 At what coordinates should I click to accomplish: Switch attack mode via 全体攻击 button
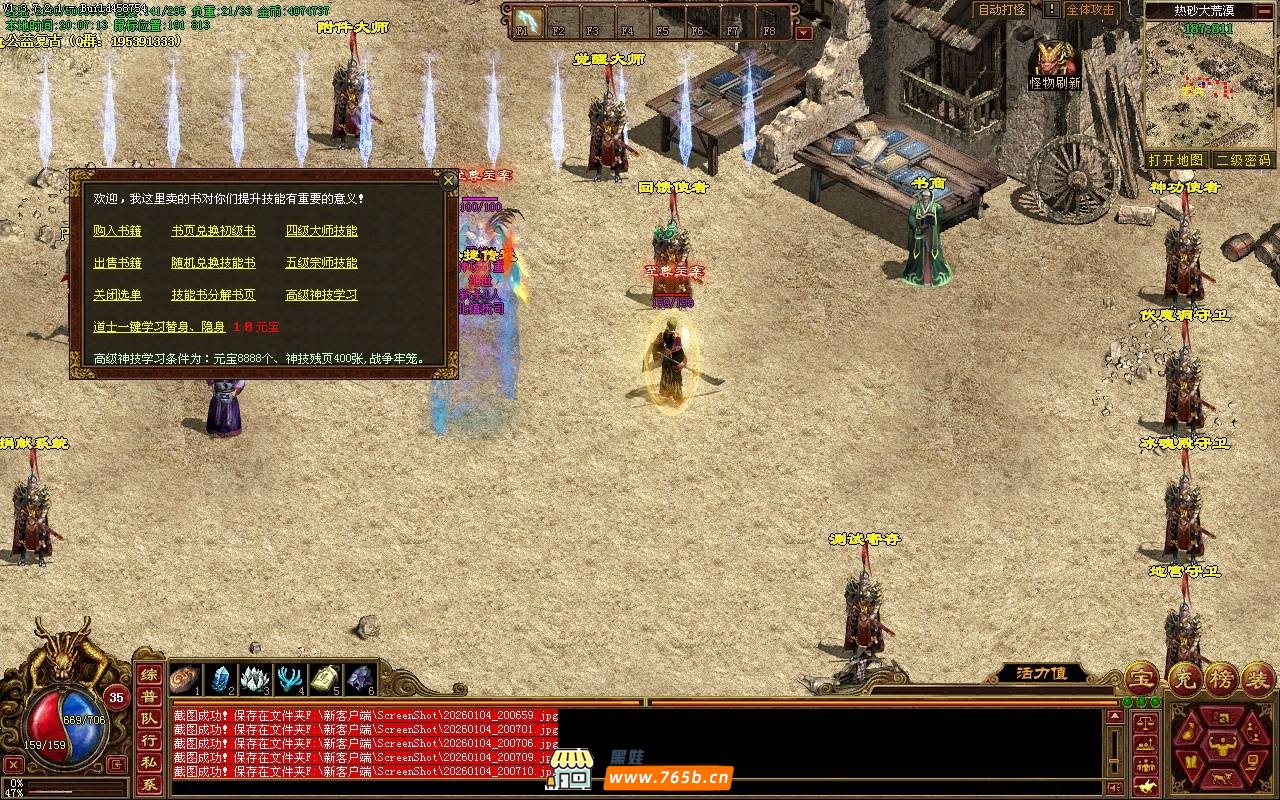point(1090,10)
